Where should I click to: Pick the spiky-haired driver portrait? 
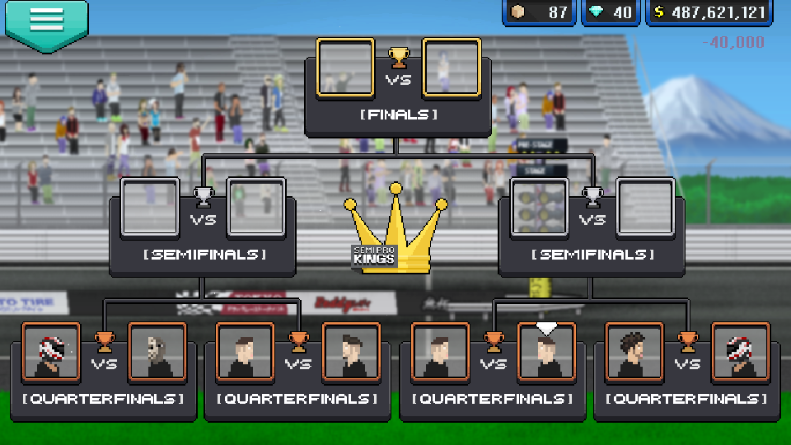coord(633,351)
